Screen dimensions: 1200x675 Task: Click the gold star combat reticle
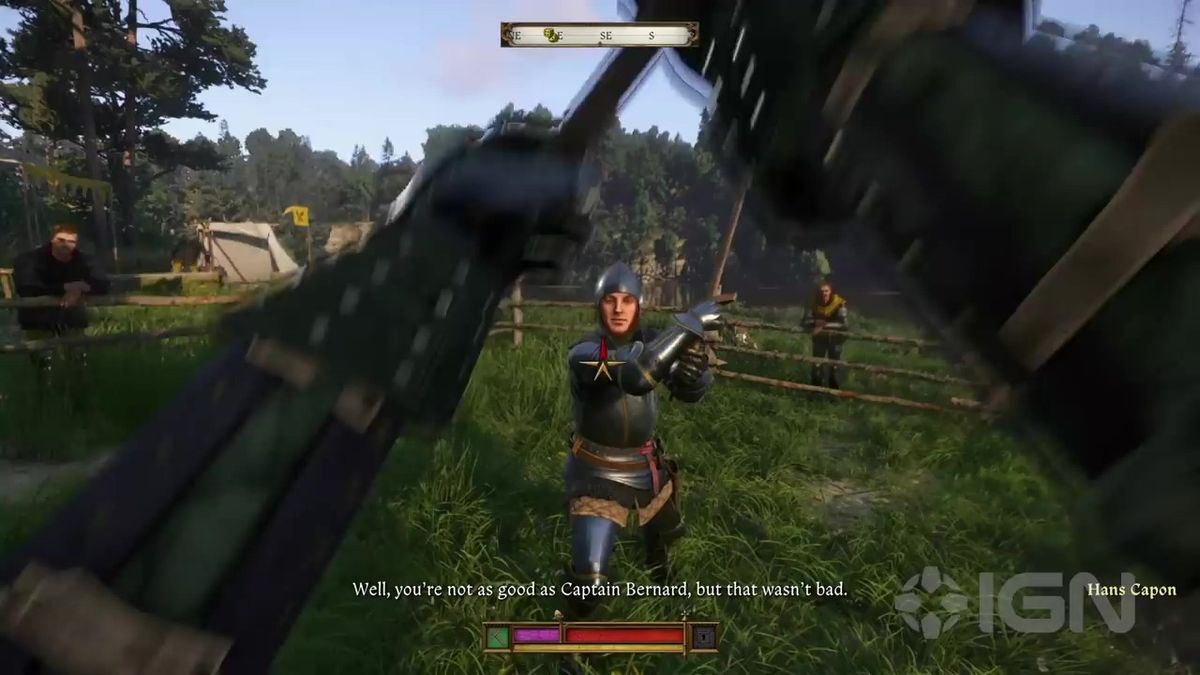point(603,366)
